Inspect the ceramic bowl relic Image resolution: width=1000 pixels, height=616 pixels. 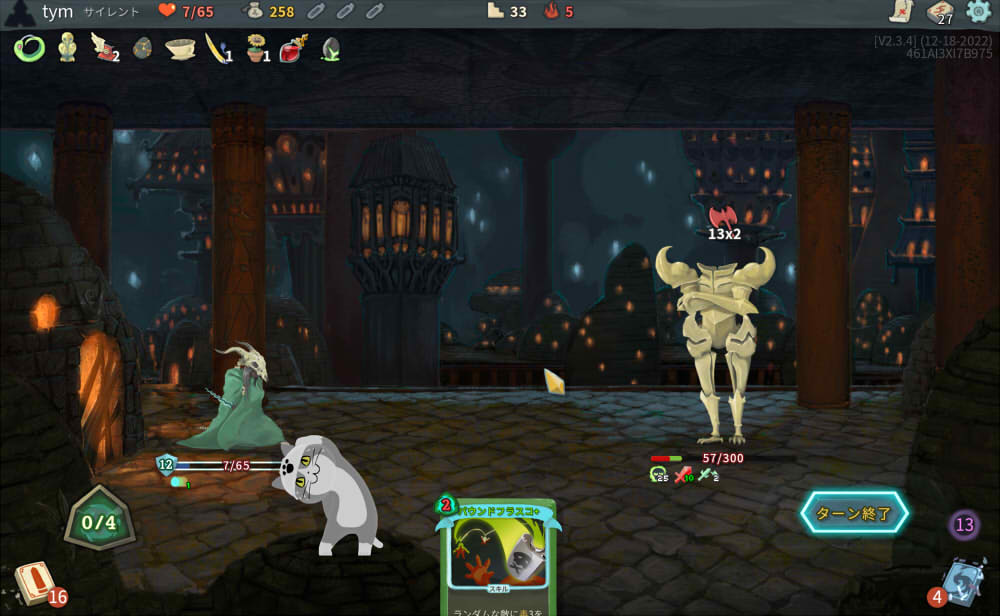(x=180, y=47)
